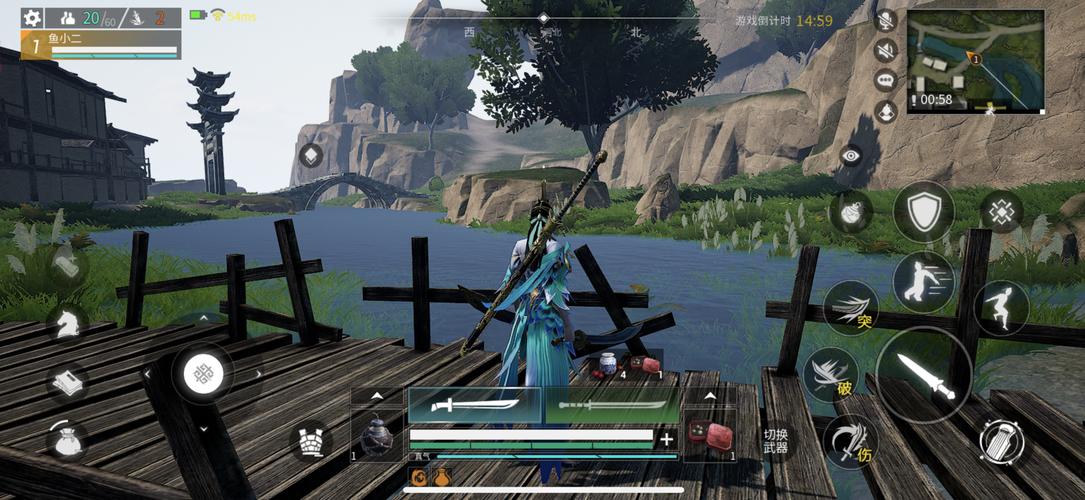Activate the shield block button
The height and width of the screenshot is (500, 1085).
tap(923, 211)
